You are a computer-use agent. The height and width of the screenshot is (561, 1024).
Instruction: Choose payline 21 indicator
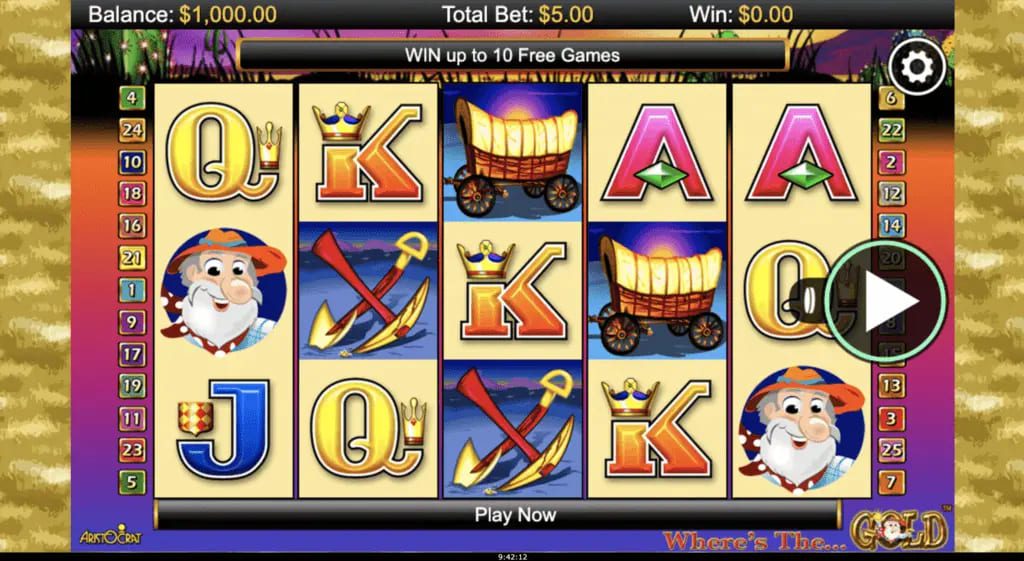coord(132,258)
